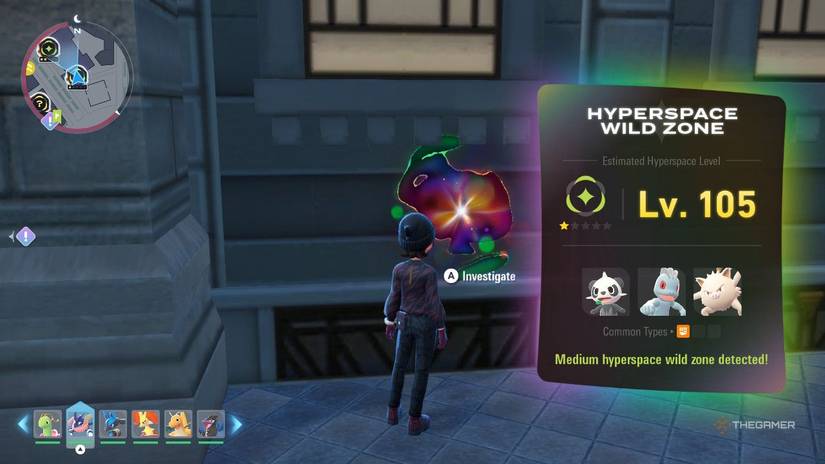Choose the last party slot on the right
The height and width of the screenshot is (464, 825).
(x=210, y=425)
